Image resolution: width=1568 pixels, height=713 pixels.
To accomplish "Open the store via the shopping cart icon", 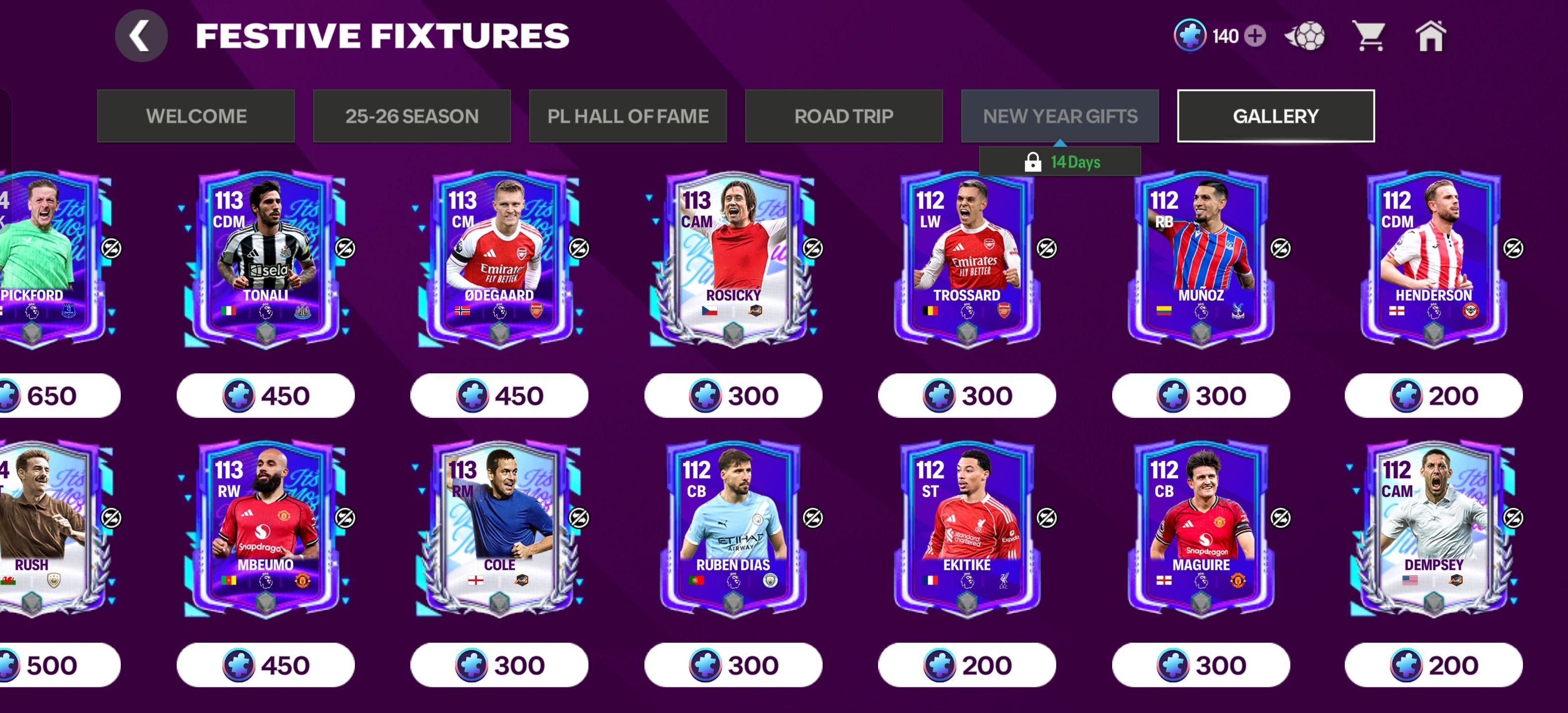I will coord(1370,37).
